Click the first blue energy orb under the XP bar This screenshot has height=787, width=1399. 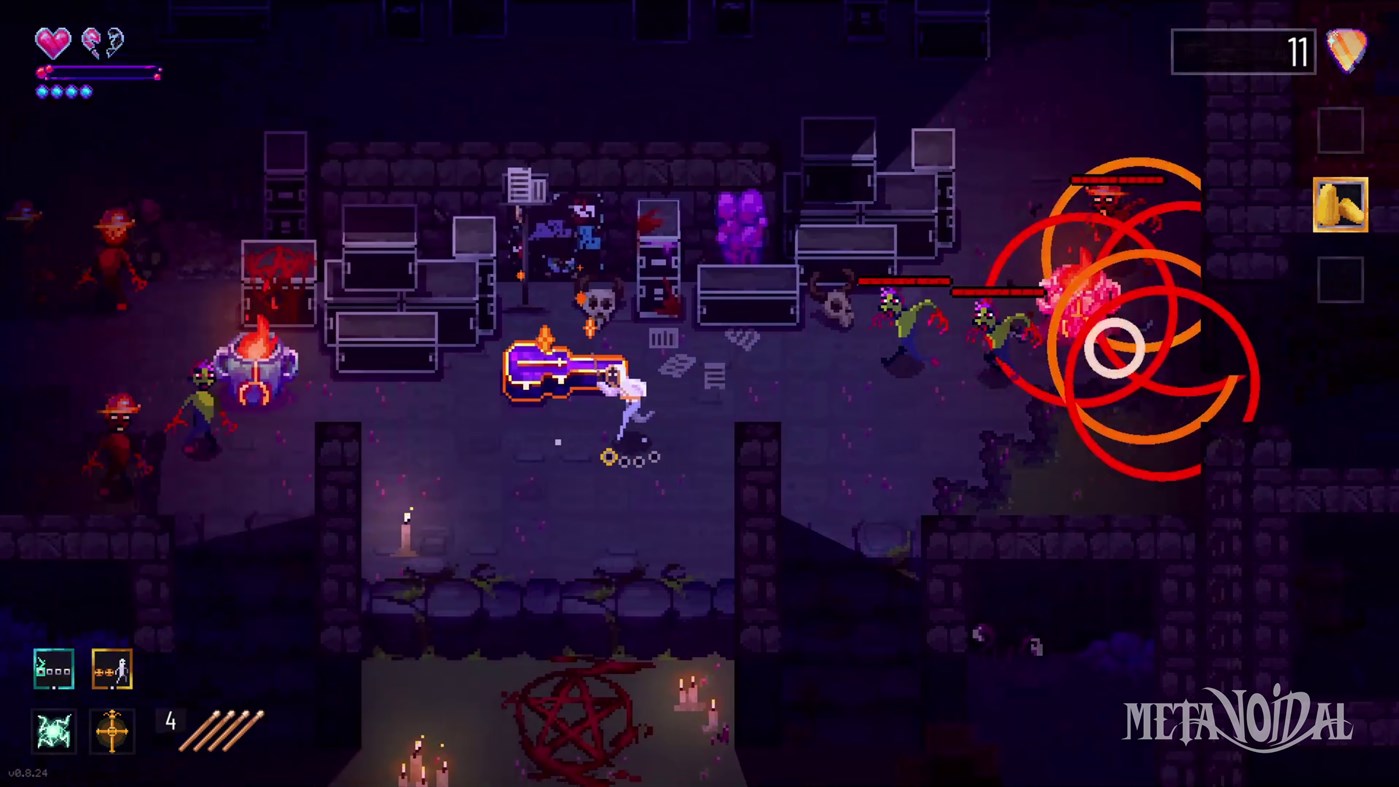point(41,90)
